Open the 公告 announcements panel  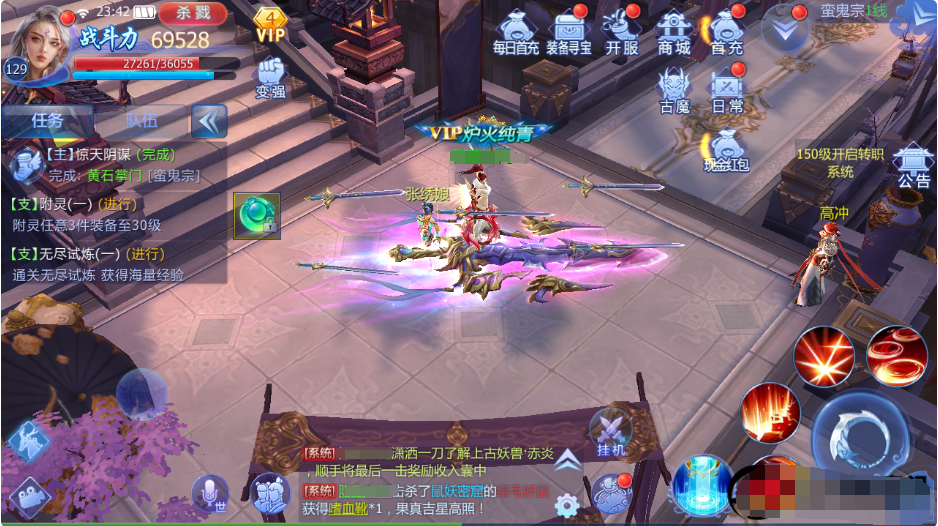coord(913,165)
